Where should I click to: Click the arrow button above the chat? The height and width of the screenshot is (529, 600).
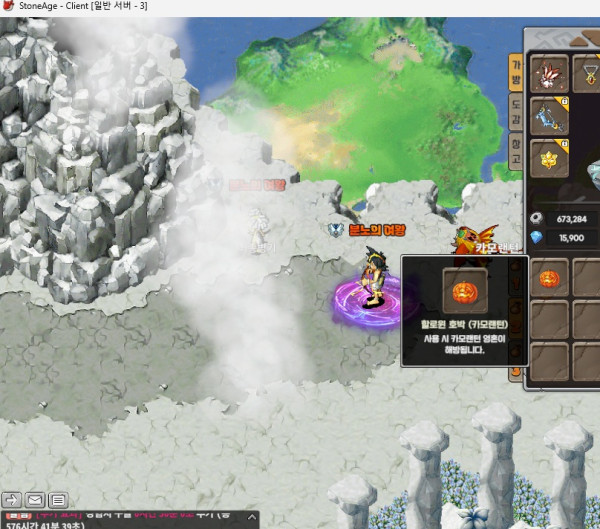coord(12,499)
